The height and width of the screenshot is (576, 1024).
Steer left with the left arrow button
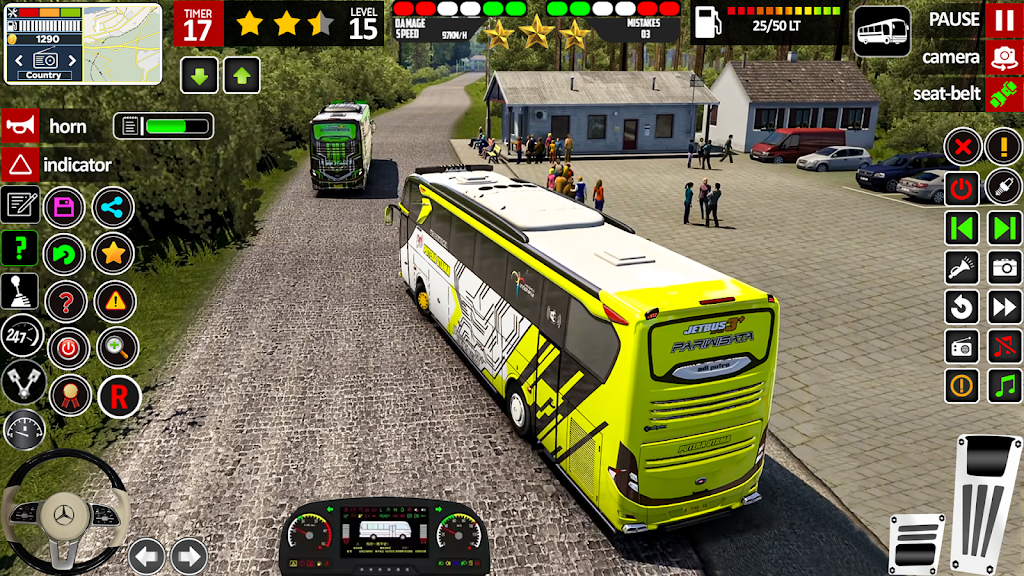(x=147, y=555)
